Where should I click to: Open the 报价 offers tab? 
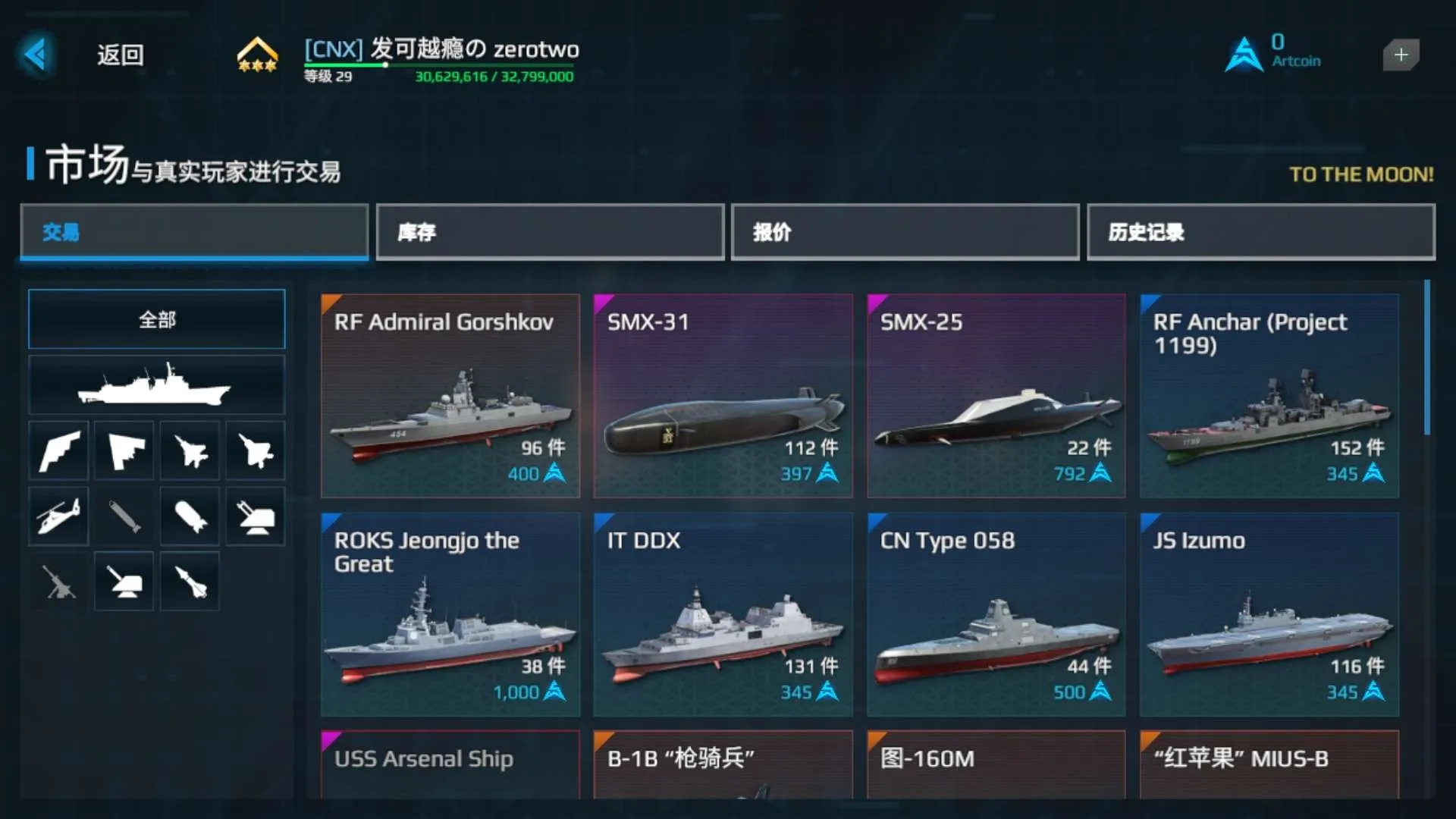click(x=905, y=232)
